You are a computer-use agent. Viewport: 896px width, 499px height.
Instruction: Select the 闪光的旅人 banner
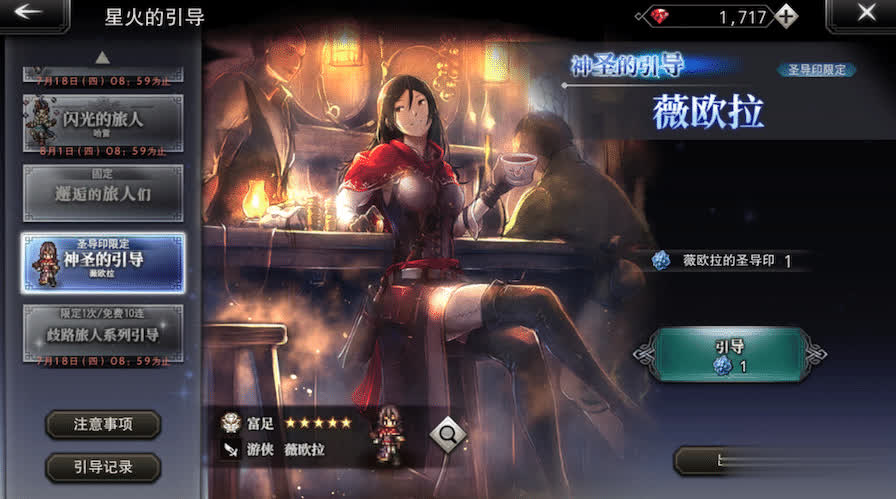pyautogui.click(x=103, y=122)
